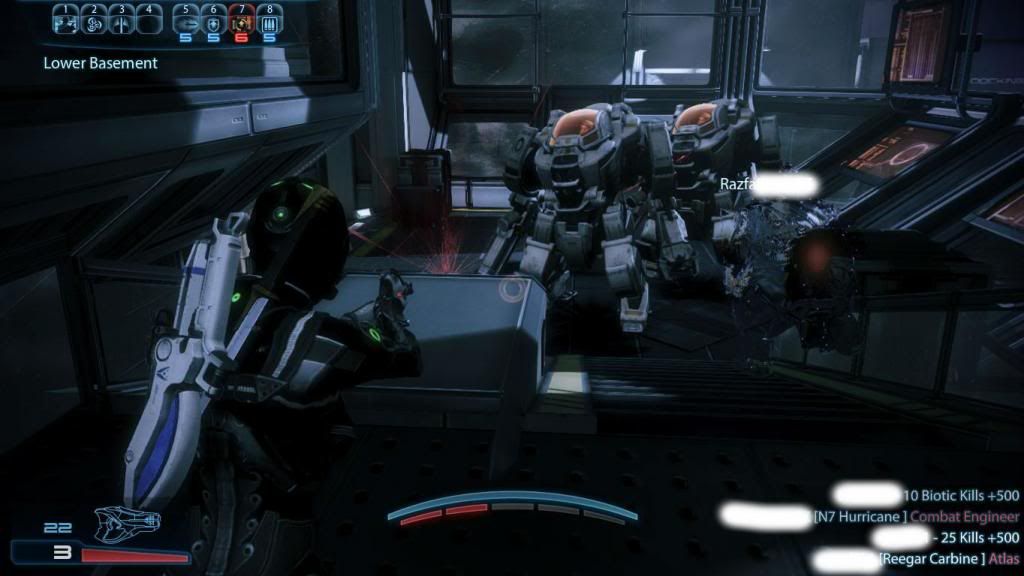
Task: Trigger the slot 3 power icon
Action: coord(121,21)
